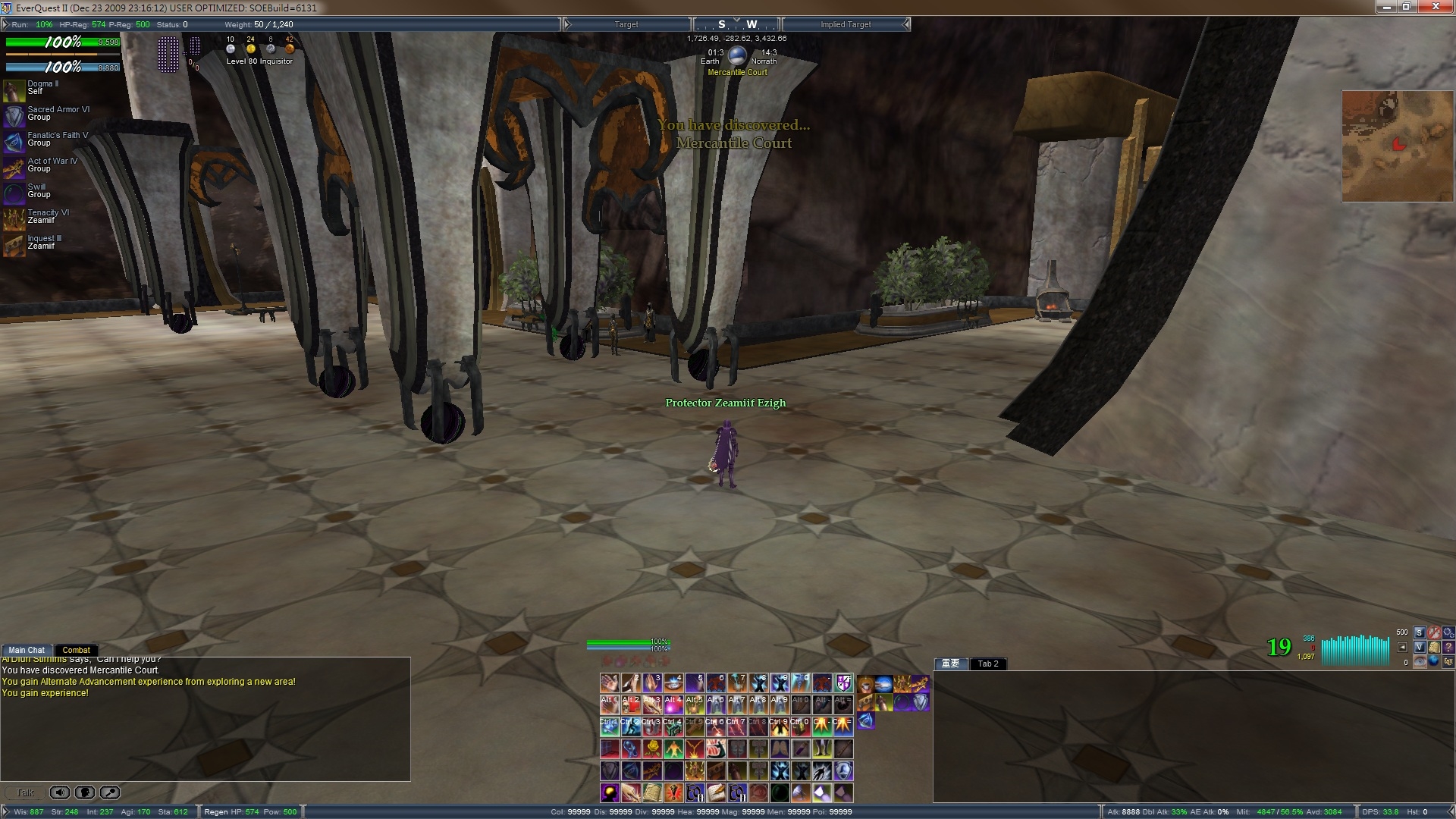The width and height of the screenshot is (1456, 819).
Task: Activate the hotbar slot numbered 1
Action: [610, 683]
